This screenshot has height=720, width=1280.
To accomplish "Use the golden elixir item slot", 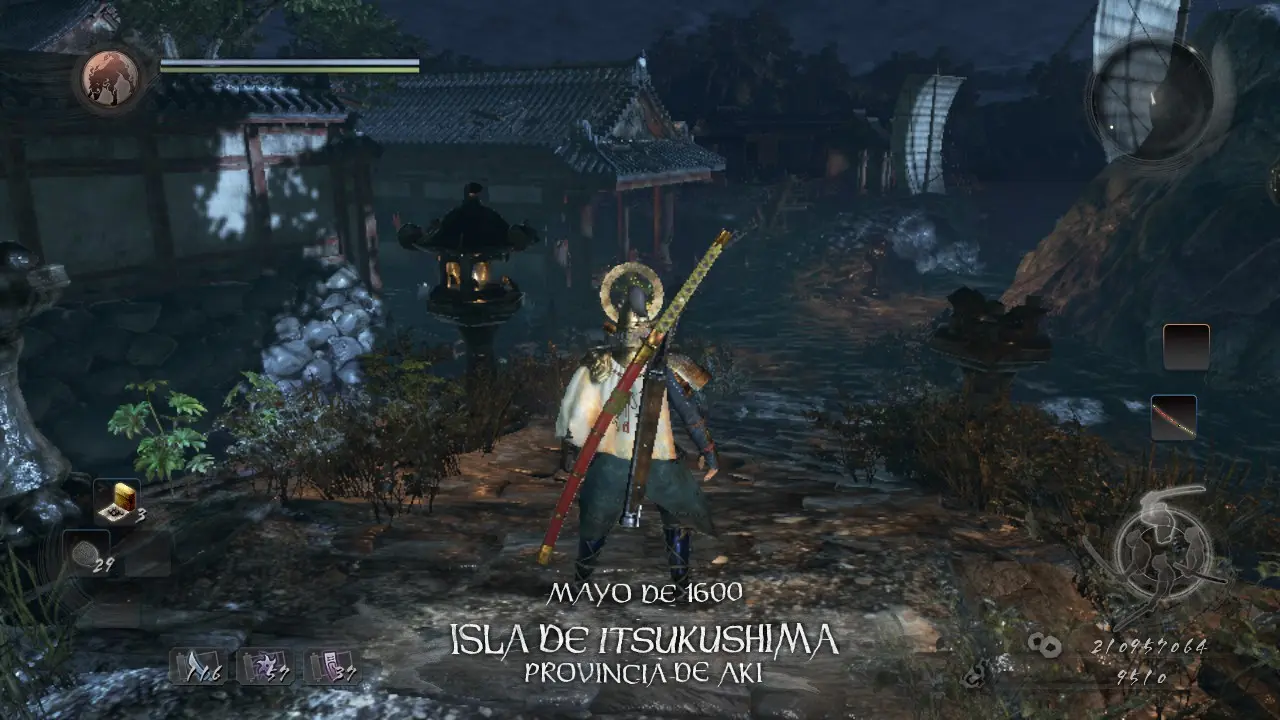I will pos(118,502).
